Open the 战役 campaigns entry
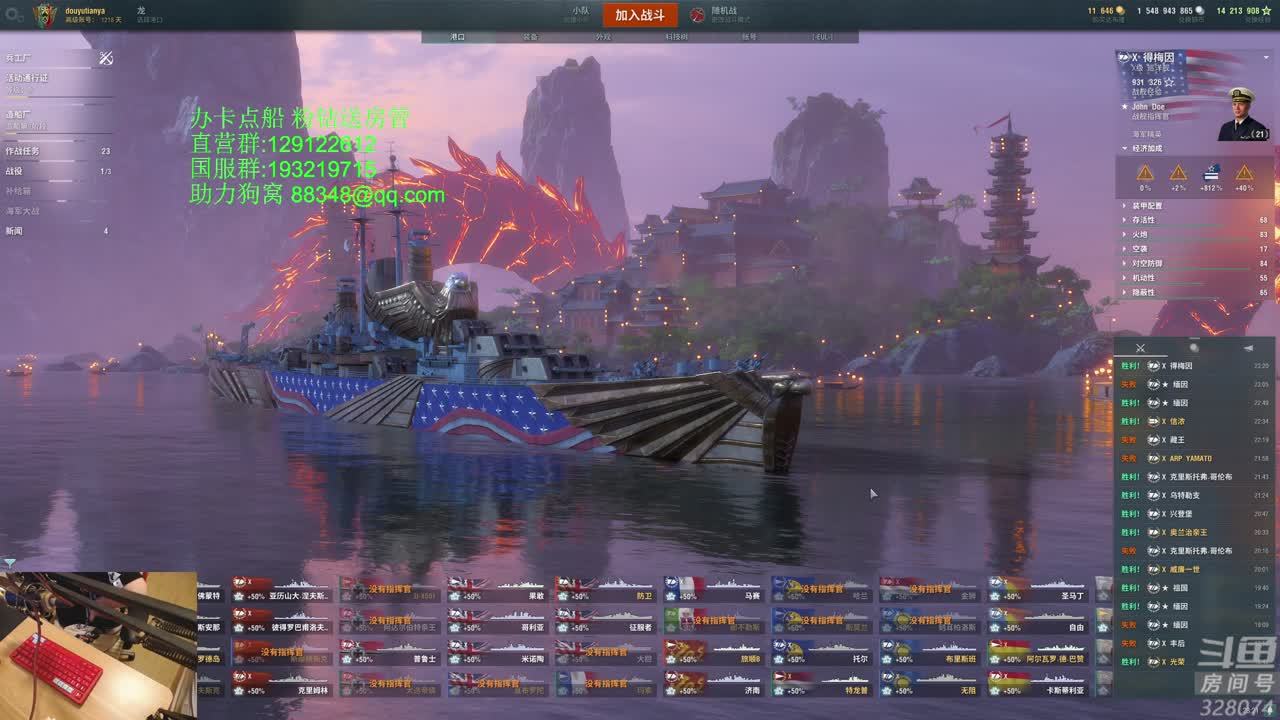1280x720 pixels. pos(14,171)
